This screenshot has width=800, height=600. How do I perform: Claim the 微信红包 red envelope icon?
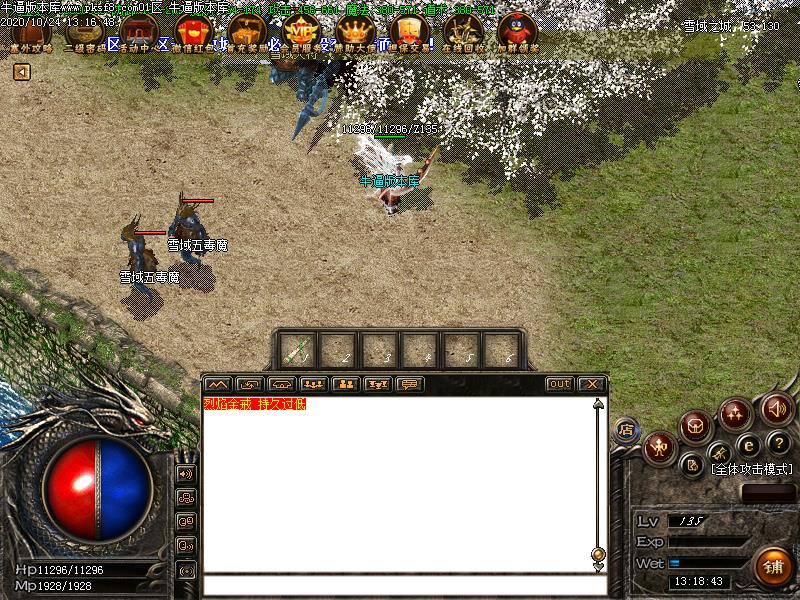pyautogui.click(x=192, y=31)
